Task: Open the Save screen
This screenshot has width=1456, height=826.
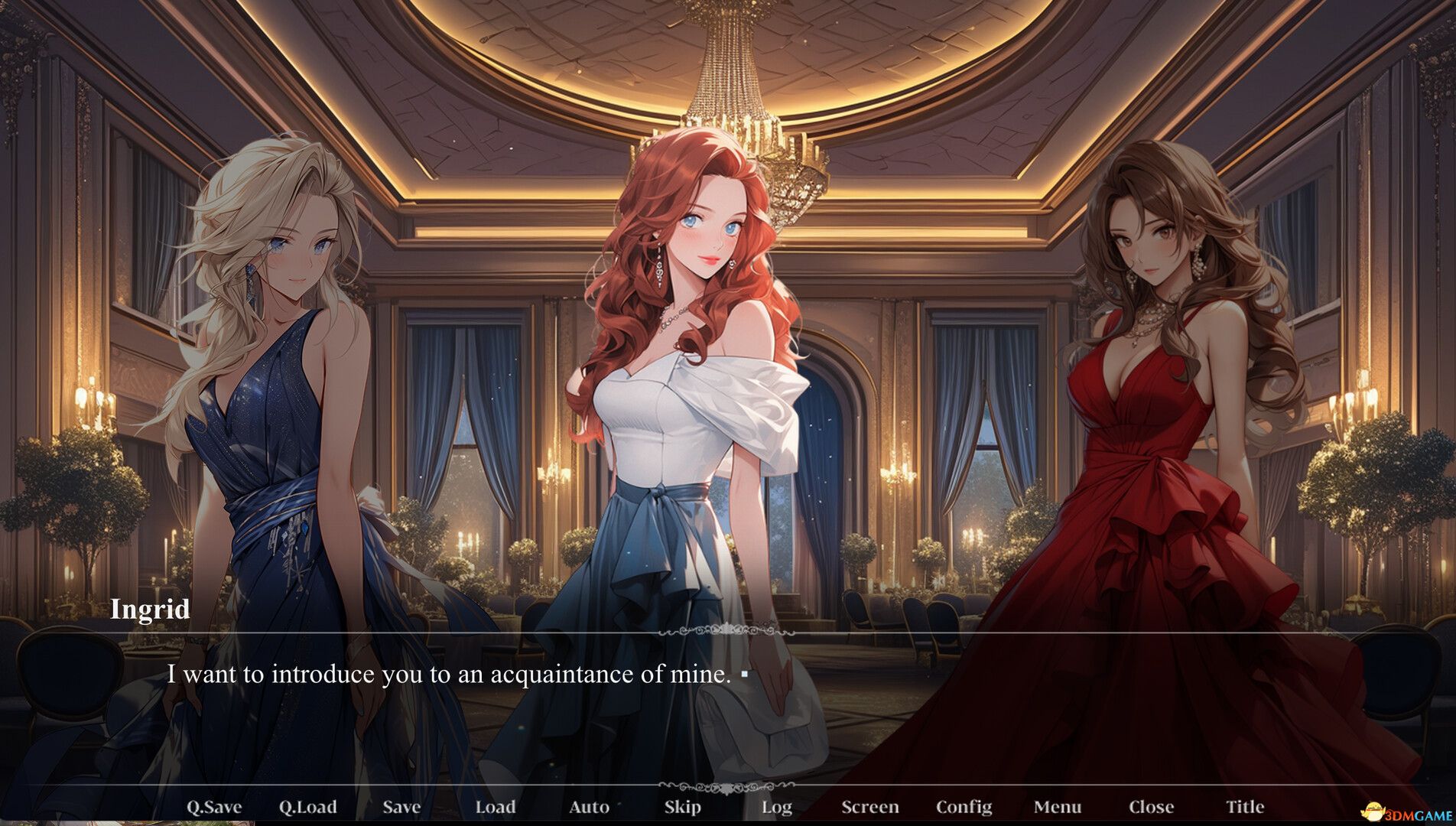Action: [401, 806]
